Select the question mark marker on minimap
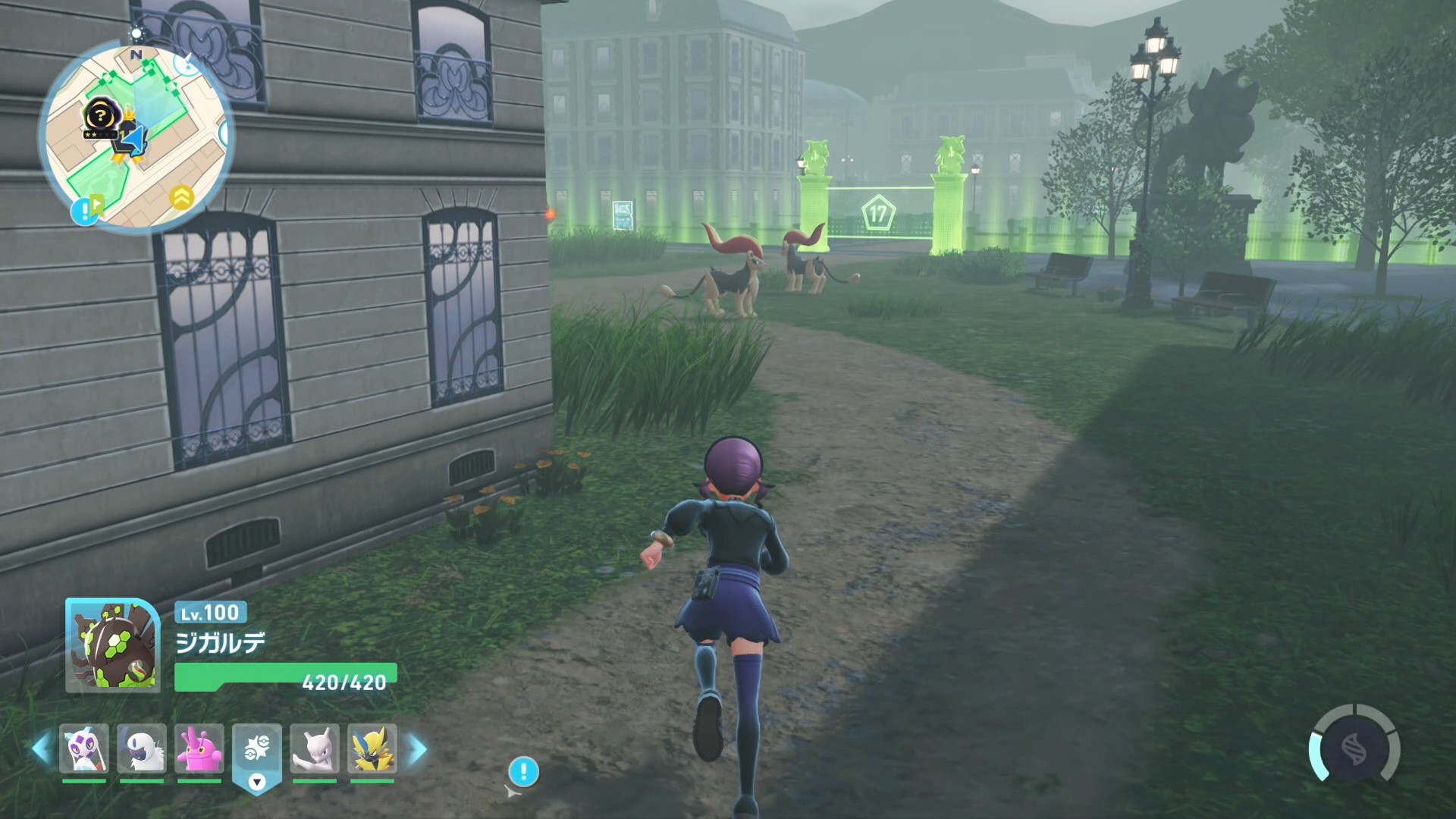 click(99, 116)
